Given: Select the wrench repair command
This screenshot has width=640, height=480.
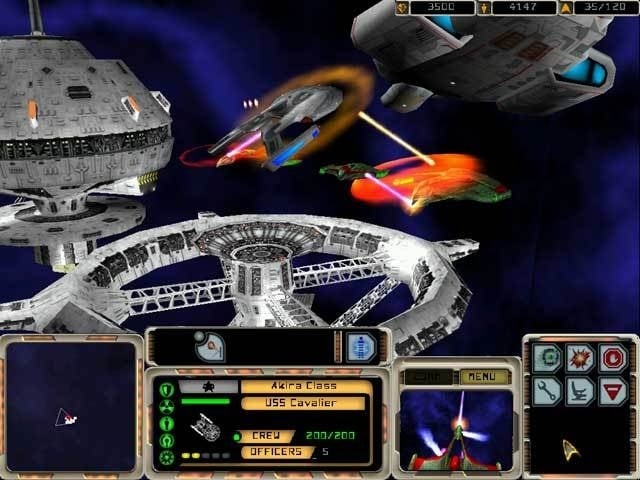Looking at the screenshot, I should click(x=545, y=391).
